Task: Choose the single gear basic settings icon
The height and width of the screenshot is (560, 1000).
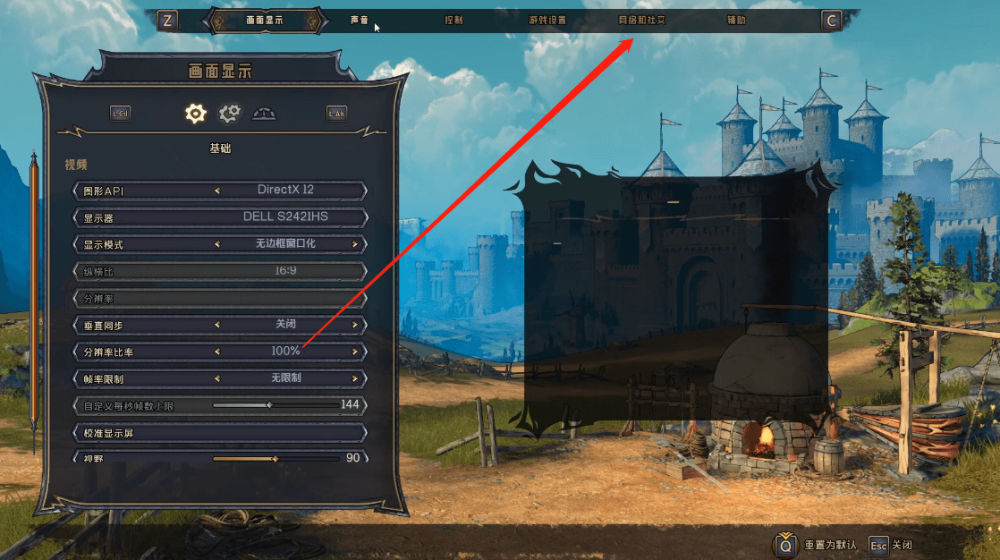Action: point(196,113)
